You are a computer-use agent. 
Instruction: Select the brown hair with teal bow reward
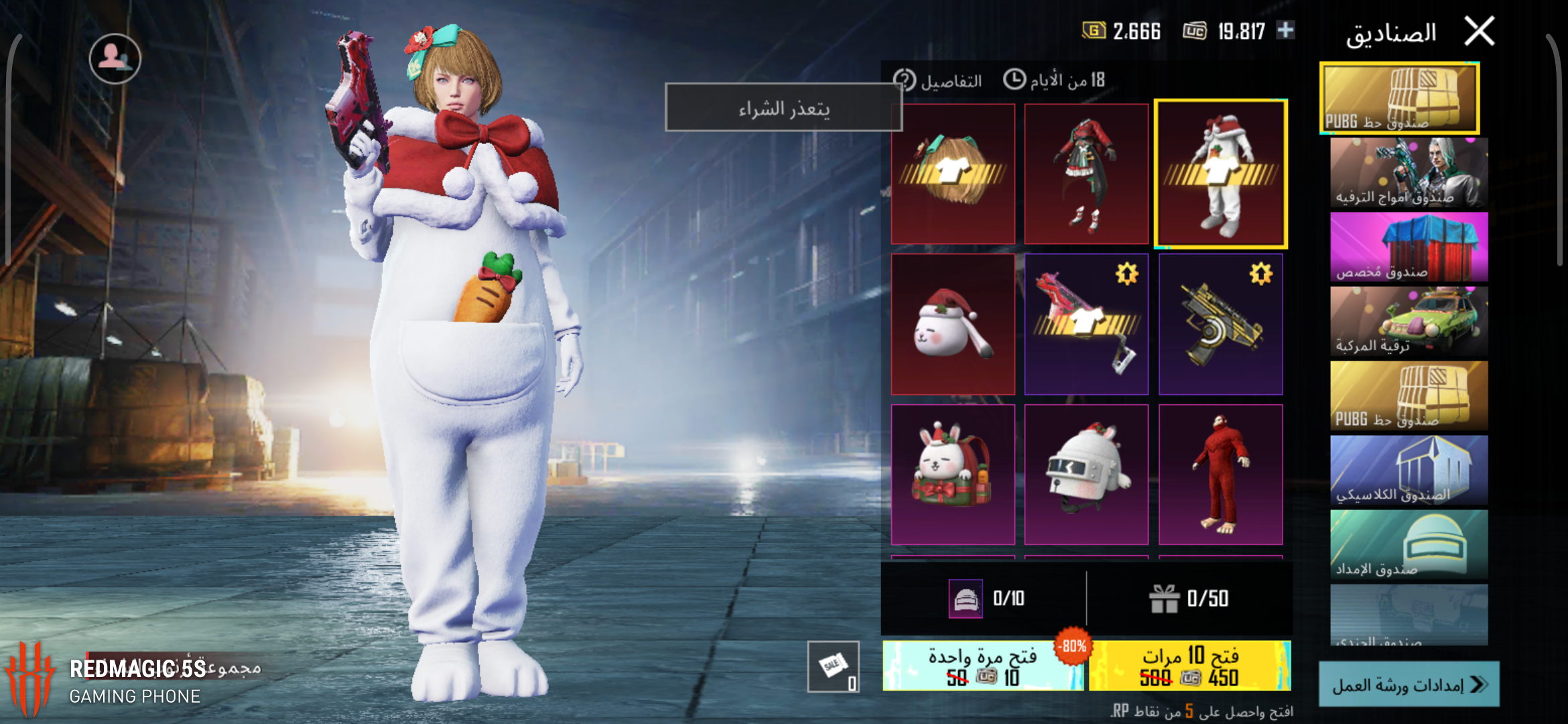[x=953, y=174]
